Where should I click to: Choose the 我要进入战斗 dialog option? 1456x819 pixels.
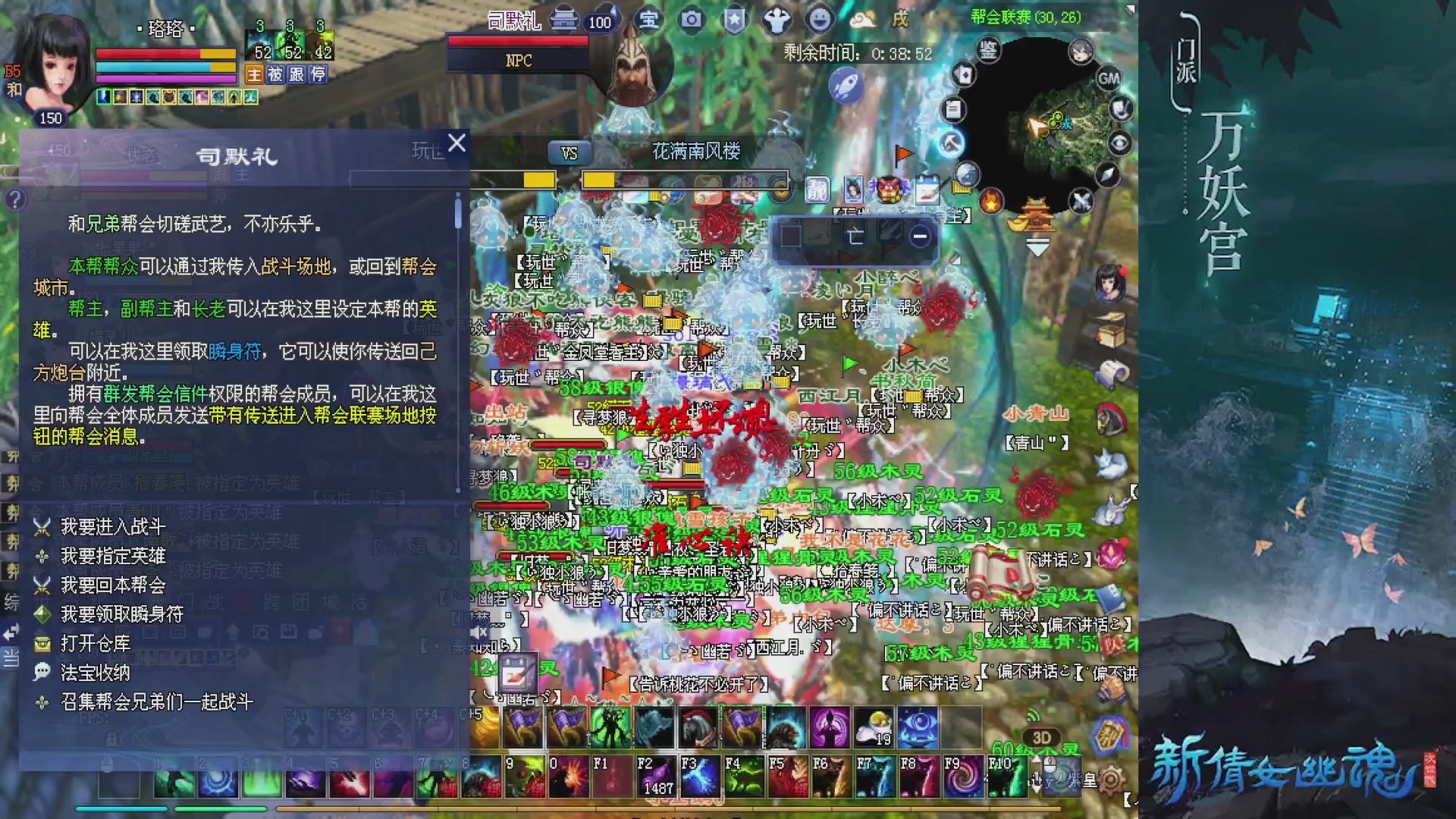tap(114, 528)
